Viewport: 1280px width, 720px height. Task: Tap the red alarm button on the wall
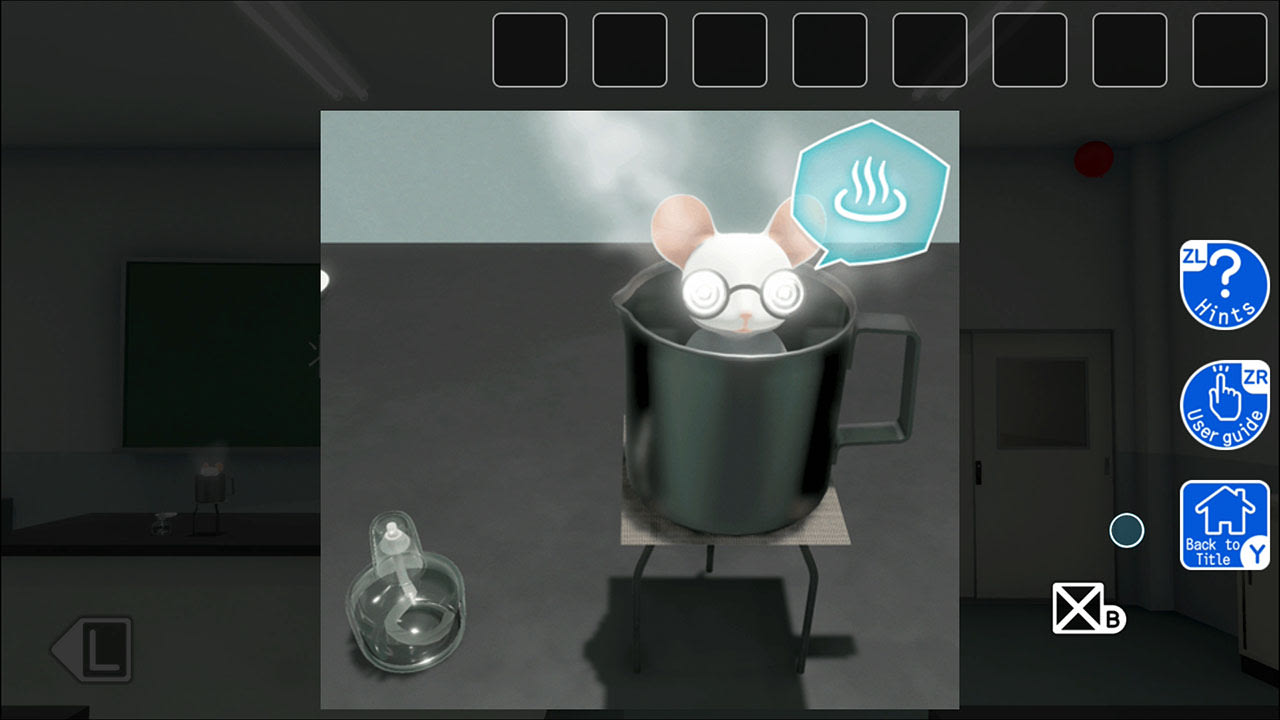1093,159
